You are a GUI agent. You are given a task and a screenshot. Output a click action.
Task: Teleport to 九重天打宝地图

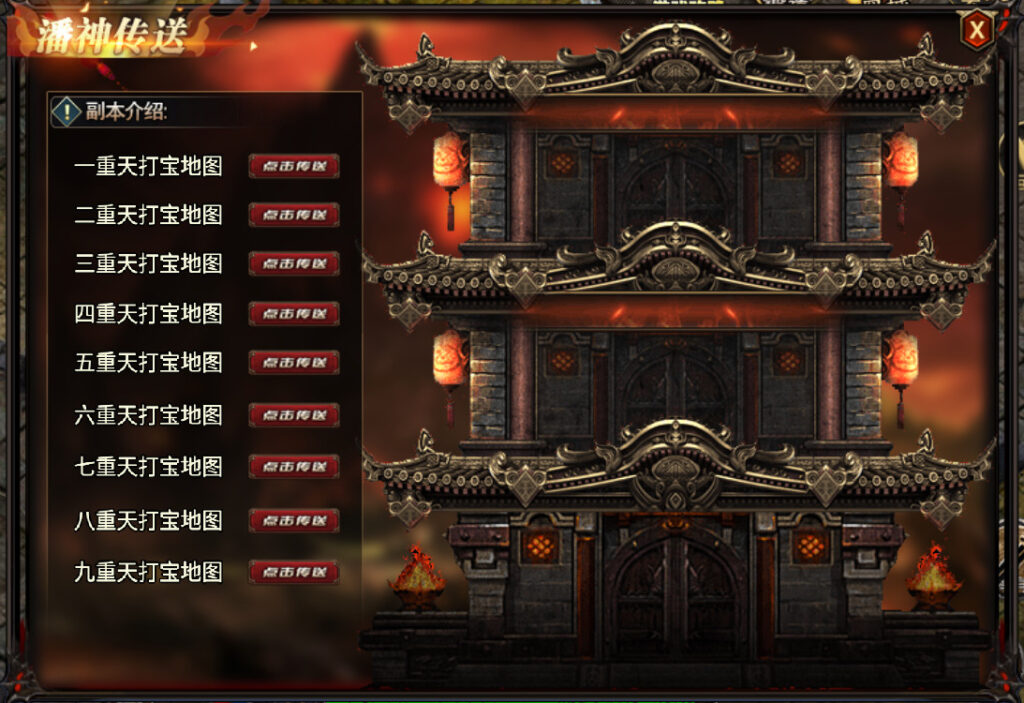294,573
